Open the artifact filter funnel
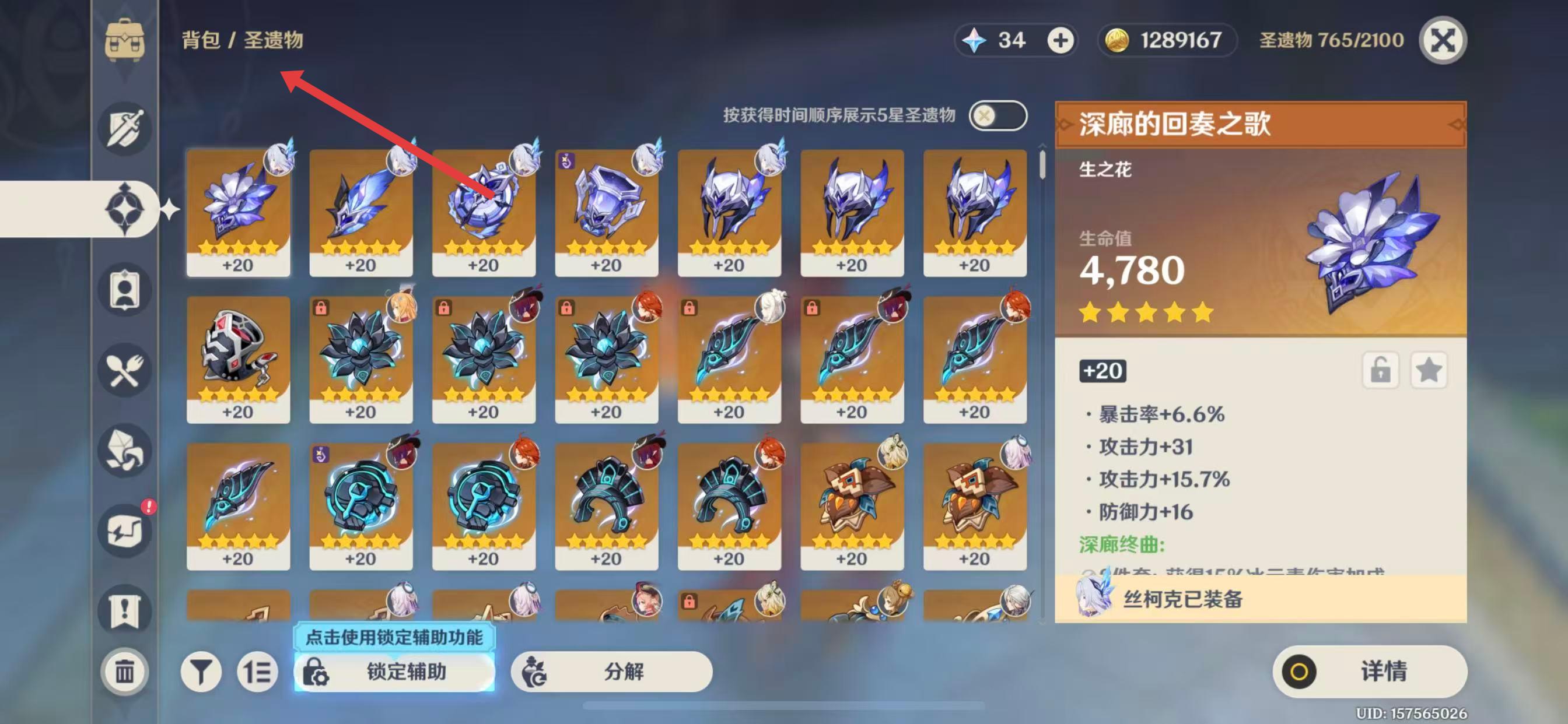The image size is (1568, 724). (x=200, y=672)
